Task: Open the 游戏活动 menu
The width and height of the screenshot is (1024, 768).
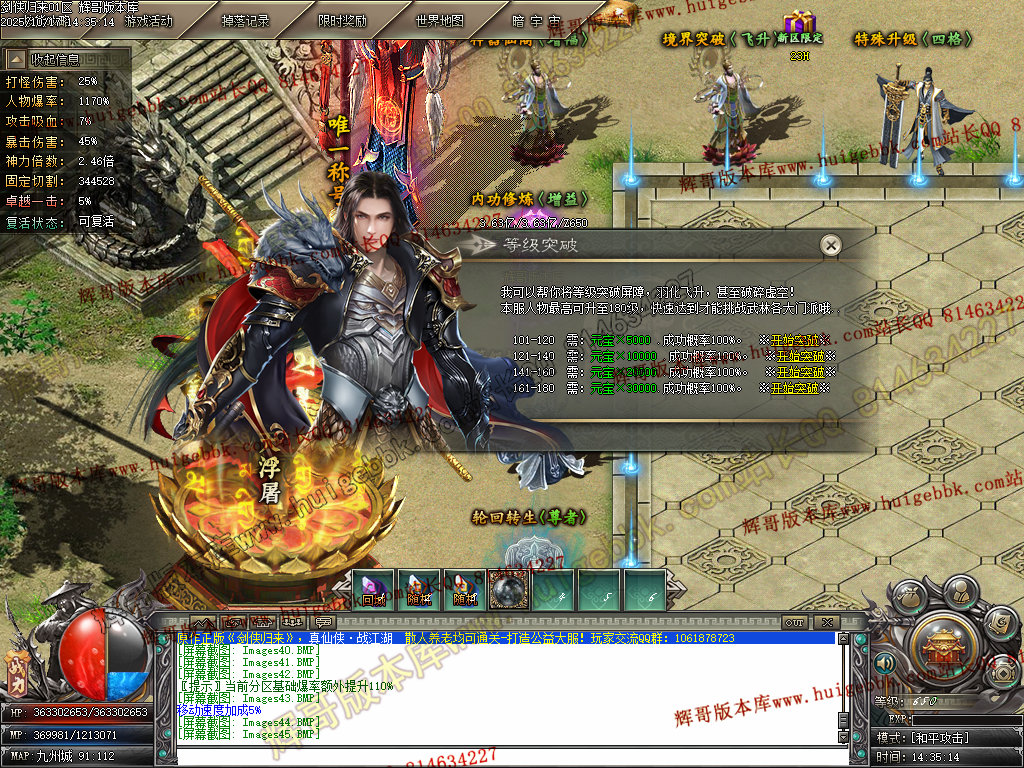Action: click(x=148, y=21)
